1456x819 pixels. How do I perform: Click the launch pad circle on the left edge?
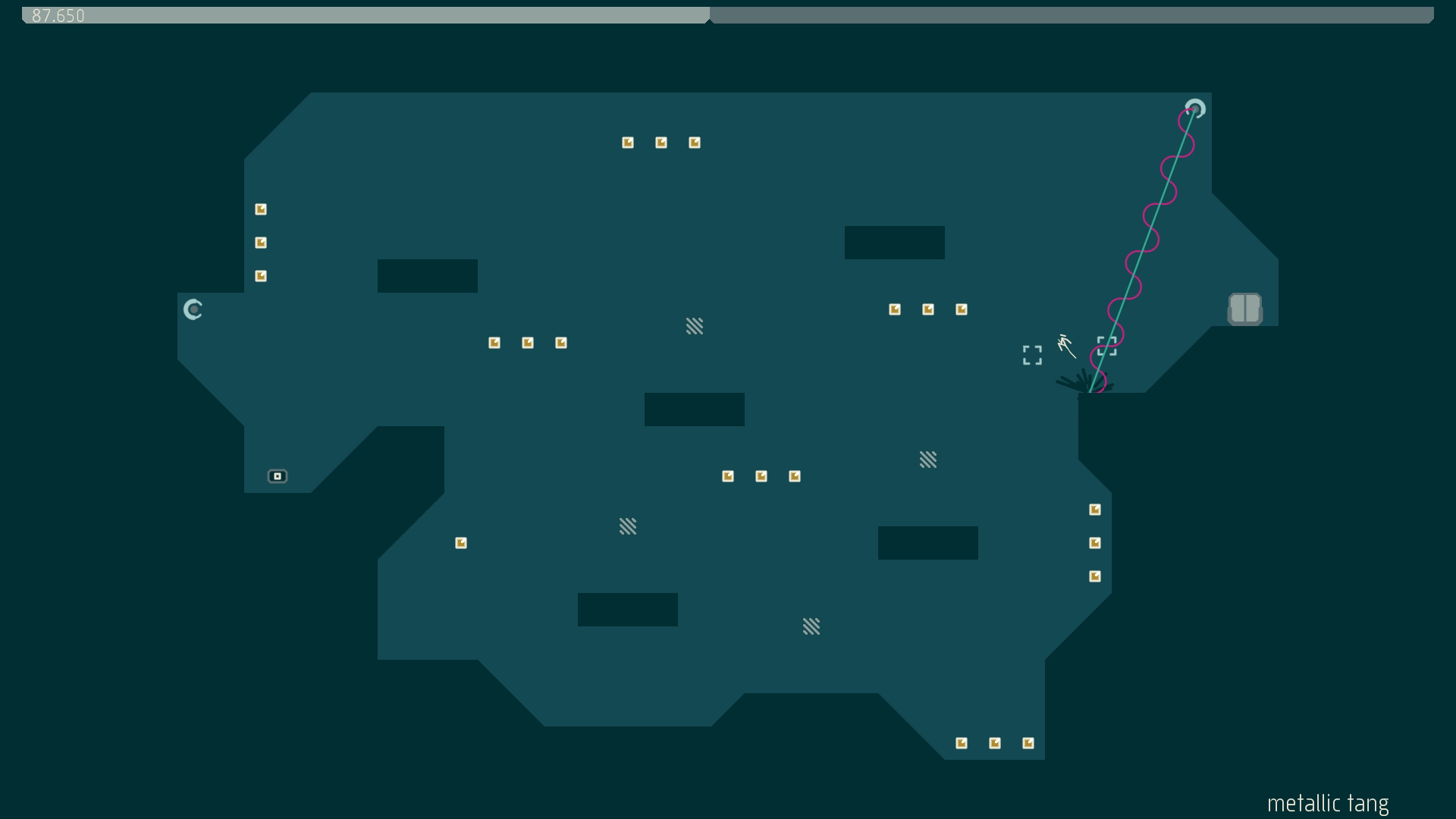[x=193, y=309]
